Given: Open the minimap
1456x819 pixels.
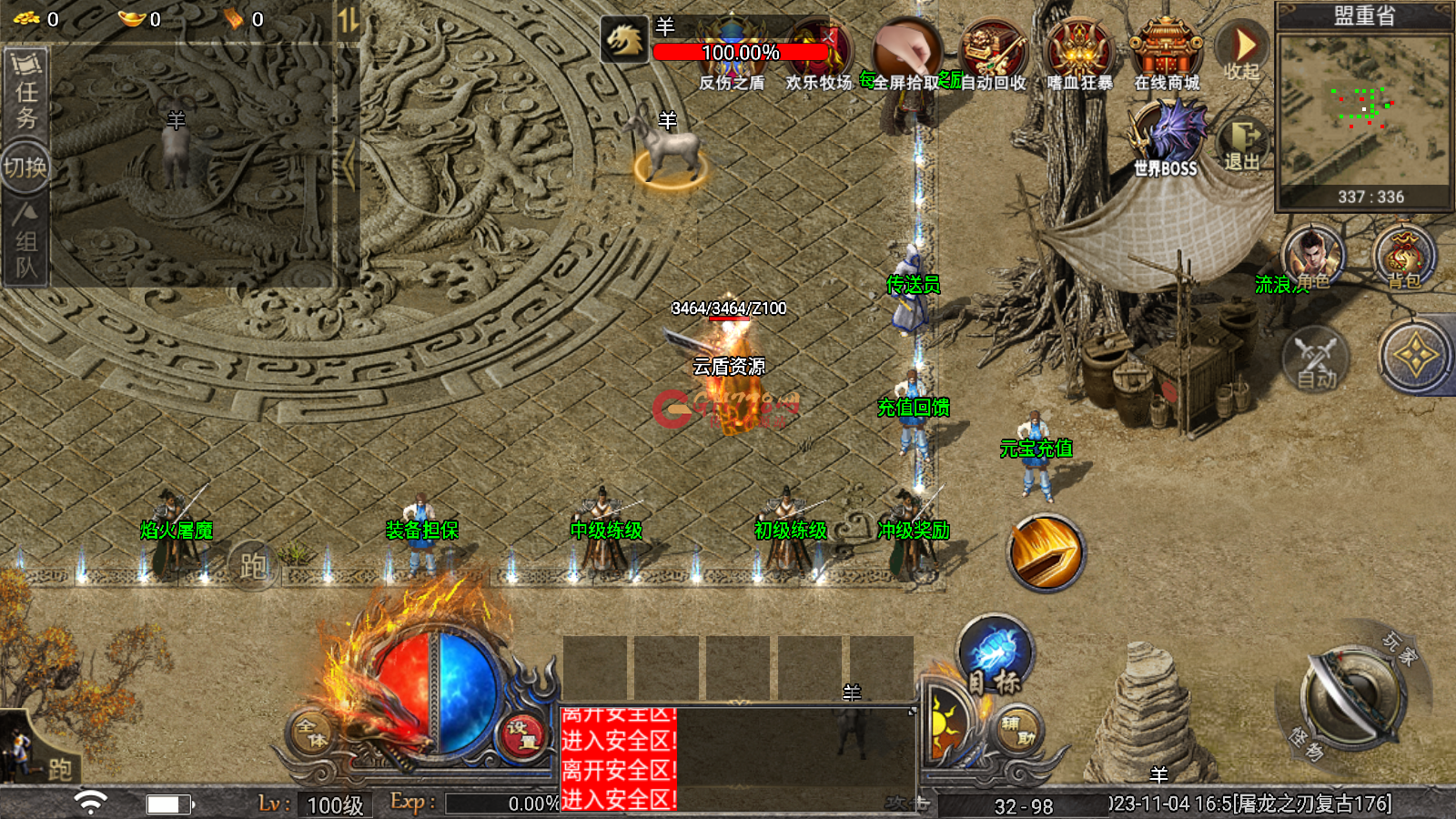Looking at the screenshot, I should click(x=1362, y=109).
